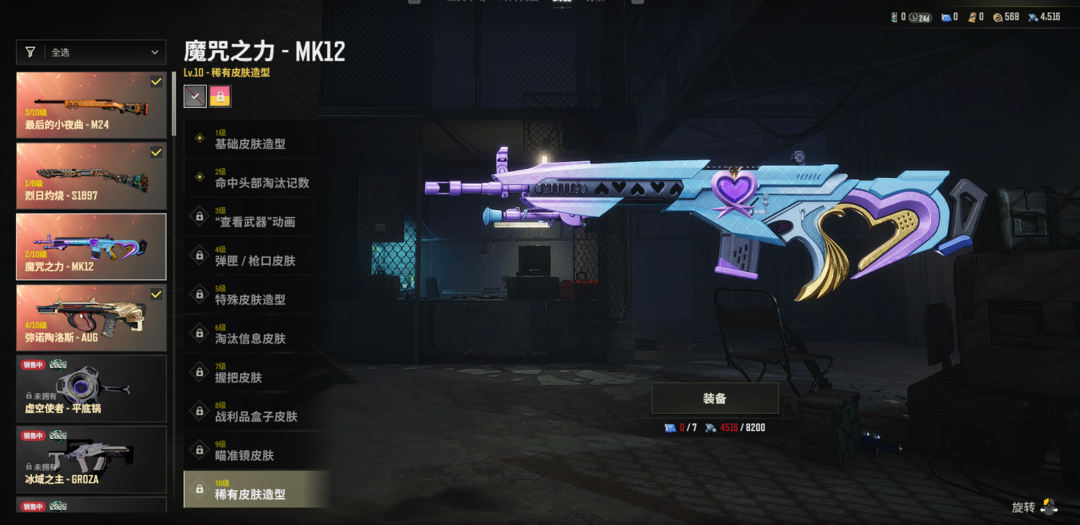Select level 1 基础皮肤造型
The height and width of the screenshot is (525, 1080).
click(x=256, y=139)
